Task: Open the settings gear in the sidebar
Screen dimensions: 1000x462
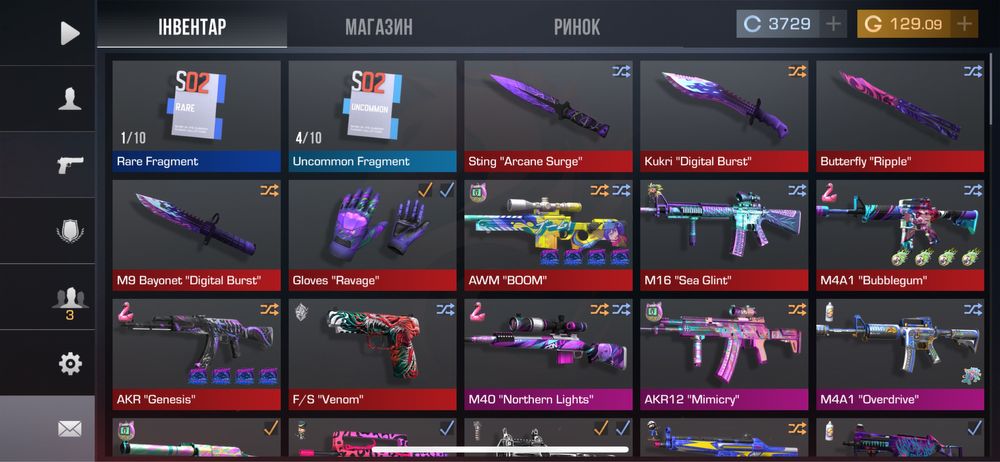Action: pos(69,363)
